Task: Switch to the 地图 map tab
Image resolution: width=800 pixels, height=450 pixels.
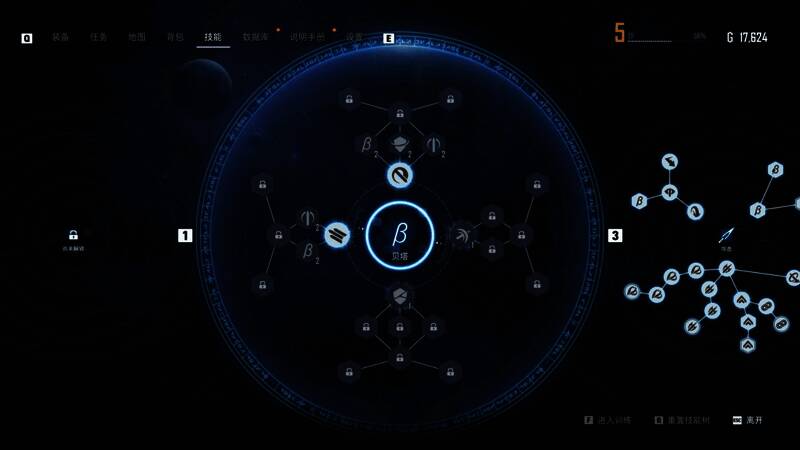Action: tap(137, 37)
